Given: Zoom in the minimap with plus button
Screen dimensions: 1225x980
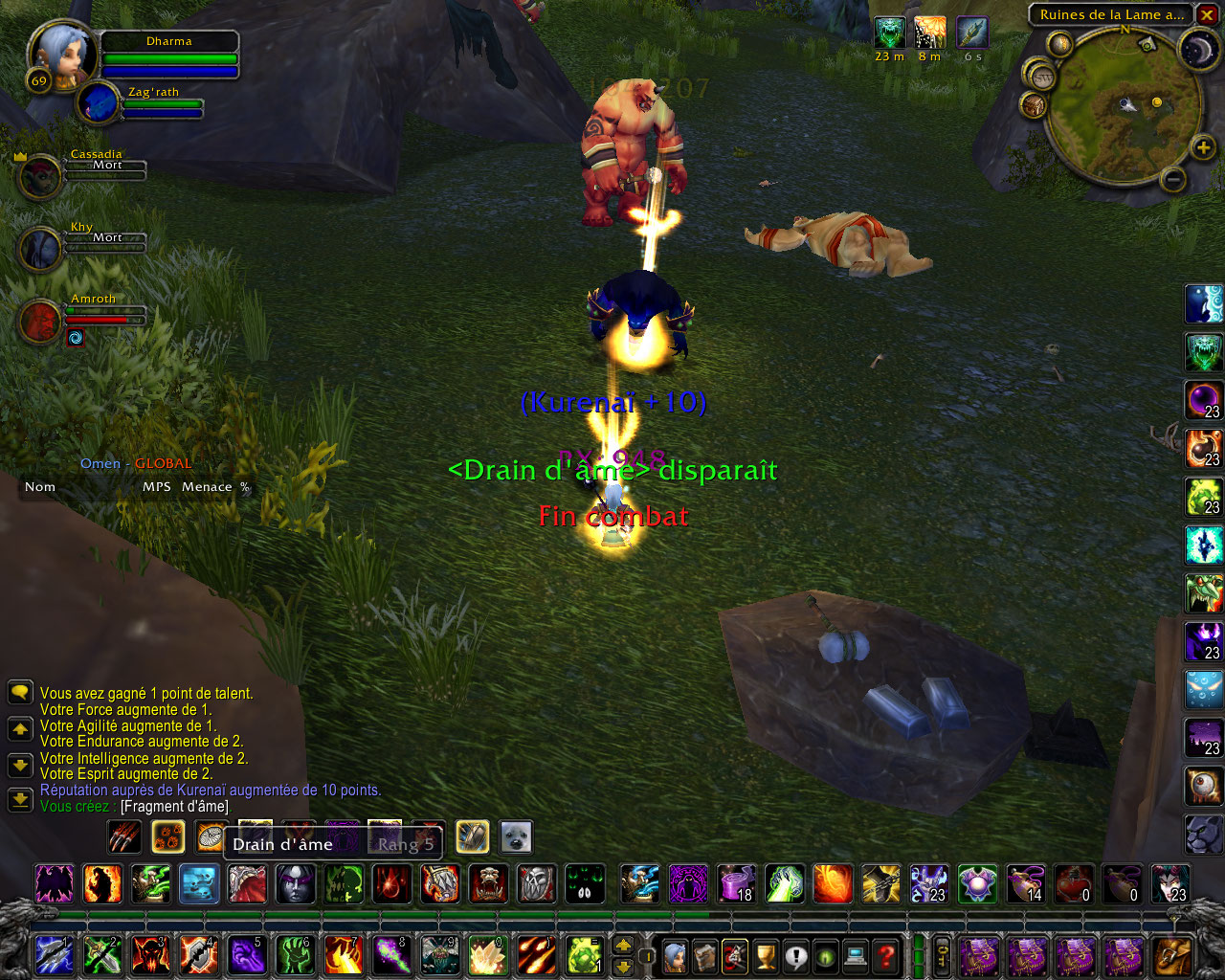Looking at the screenshot, I should [x=1203, y=147].
